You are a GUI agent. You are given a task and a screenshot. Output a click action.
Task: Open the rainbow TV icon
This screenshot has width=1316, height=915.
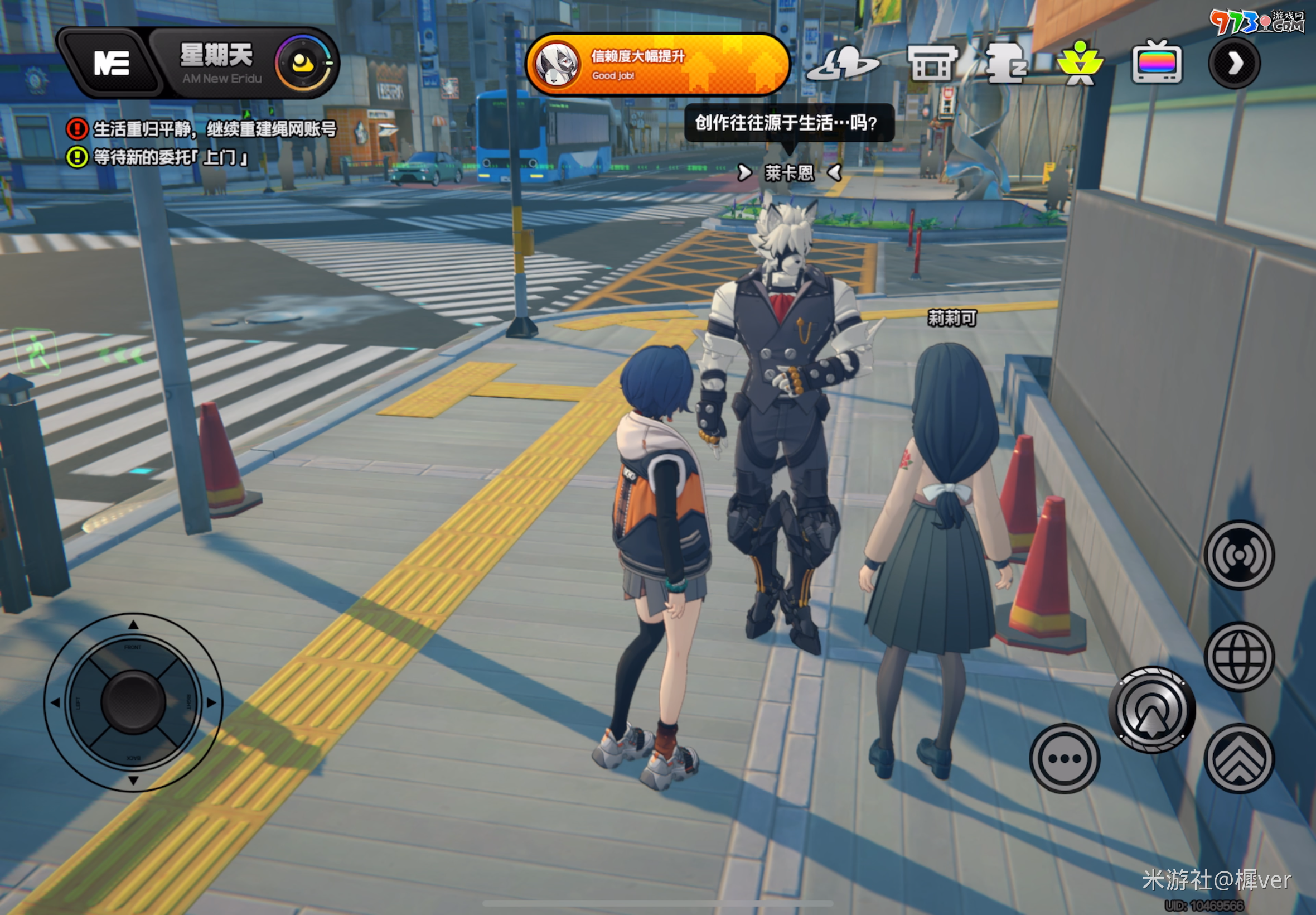(x=1157, y=62)
